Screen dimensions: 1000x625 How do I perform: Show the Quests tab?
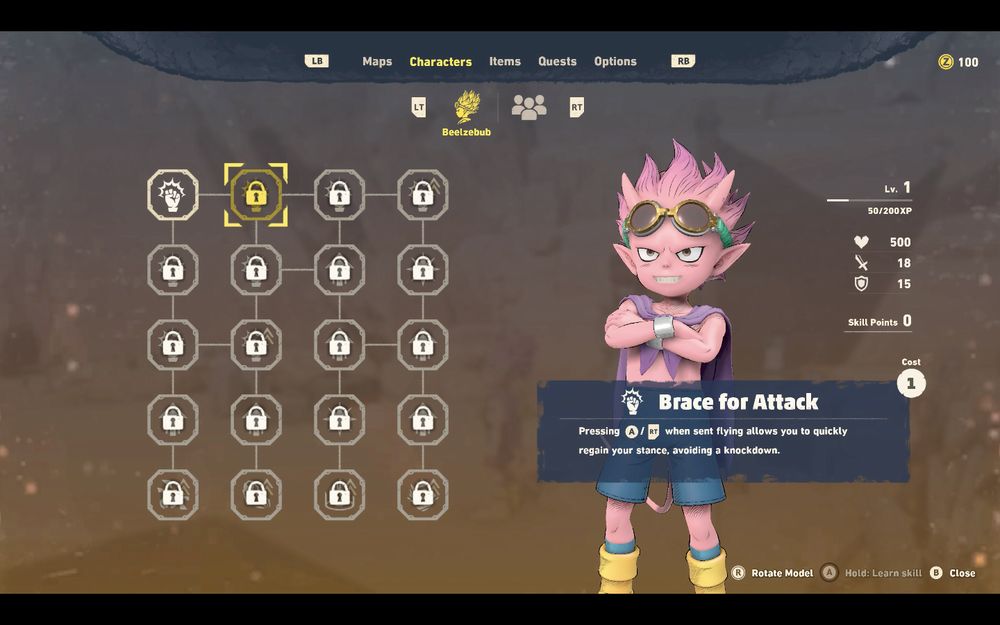click(x=557, y=61)
